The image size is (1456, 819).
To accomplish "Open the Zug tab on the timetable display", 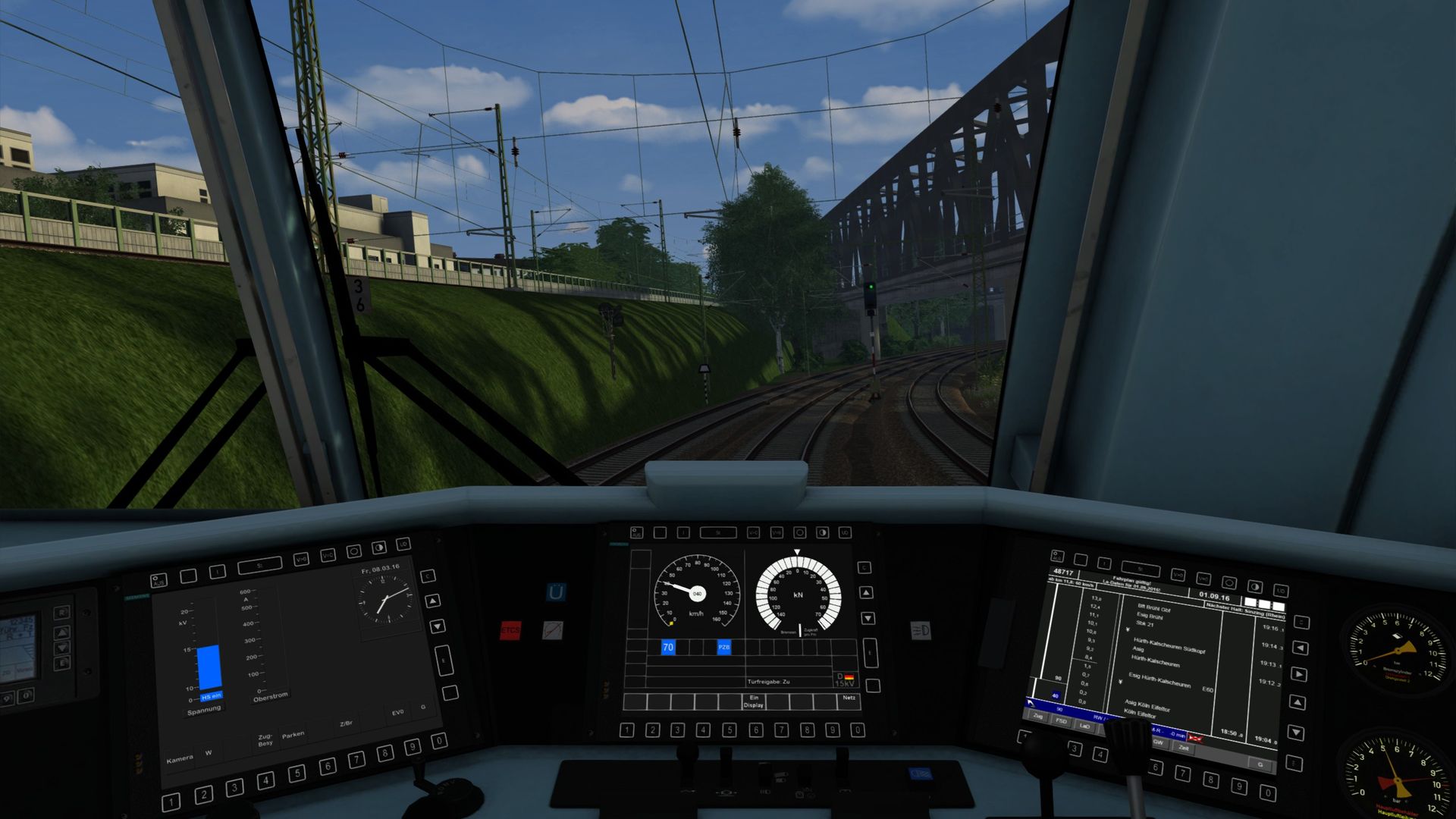I will (x=1037, y=717).
